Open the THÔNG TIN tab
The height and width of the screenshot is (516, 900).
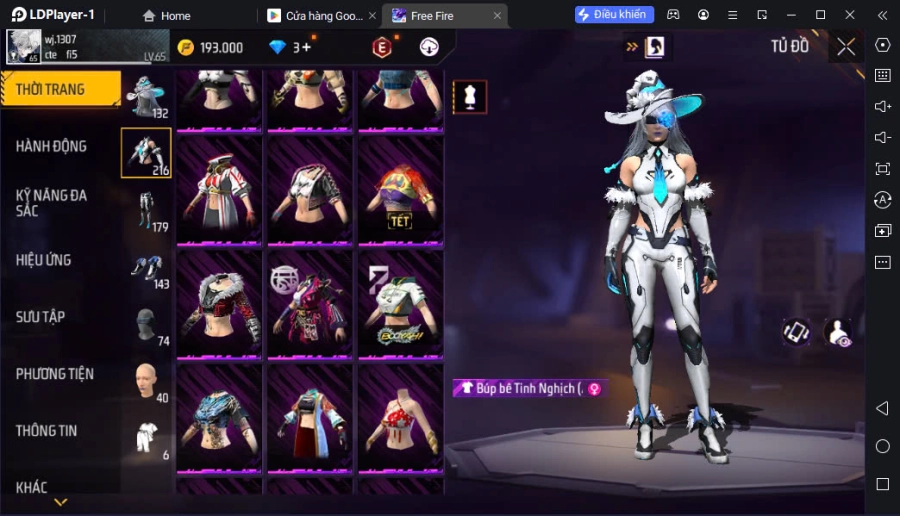tap(47, 431)
